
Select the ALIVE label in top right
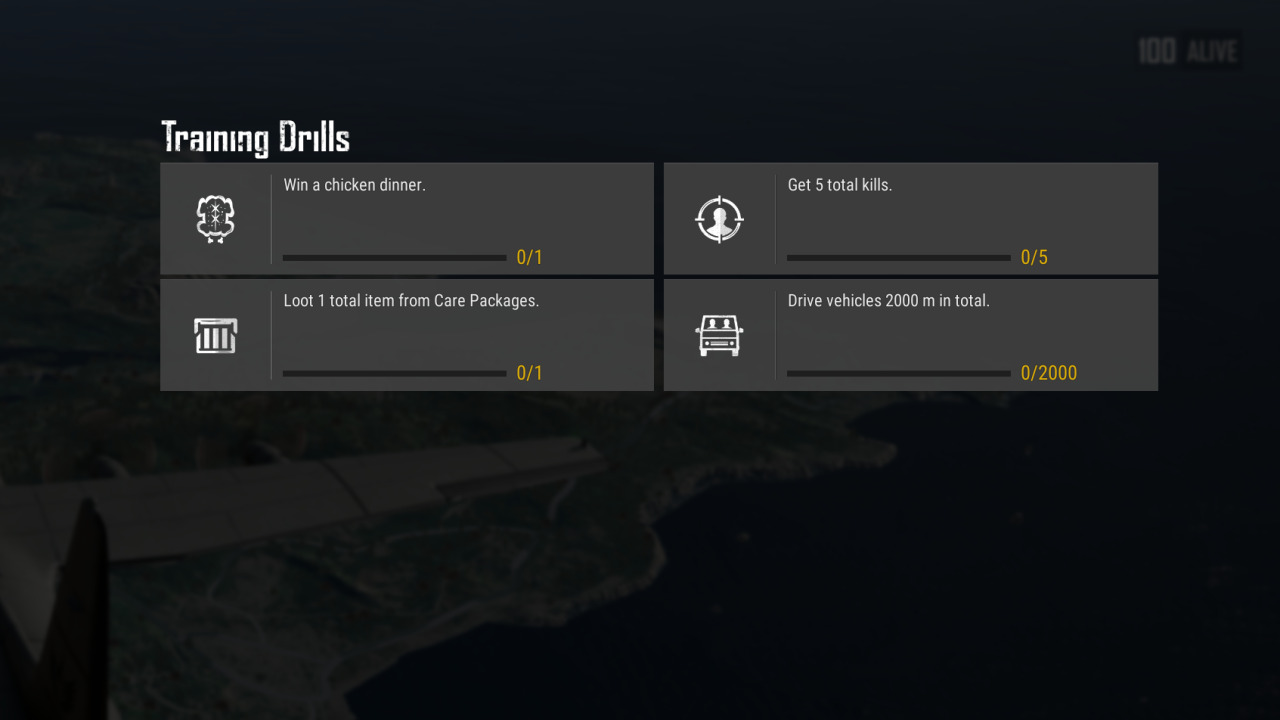[1212, 52]
